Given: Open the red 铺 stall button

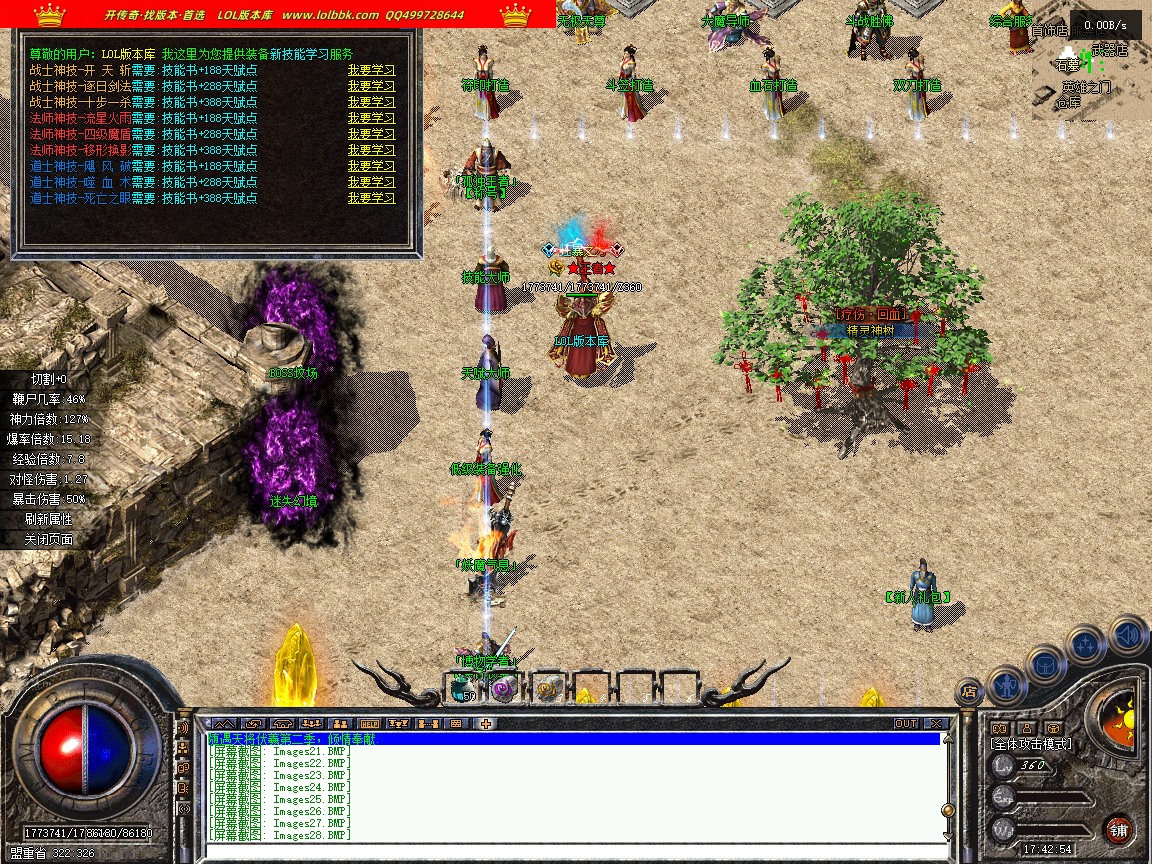Looking at the screenshot, I should 1118,830.
